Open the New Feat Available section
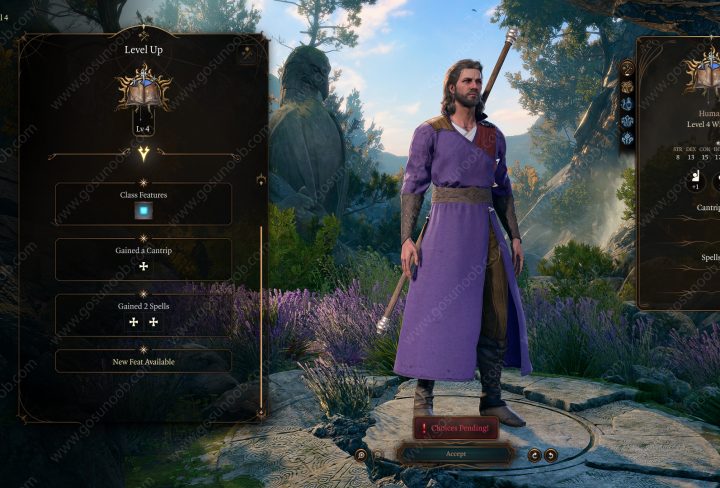 point(143,361)
